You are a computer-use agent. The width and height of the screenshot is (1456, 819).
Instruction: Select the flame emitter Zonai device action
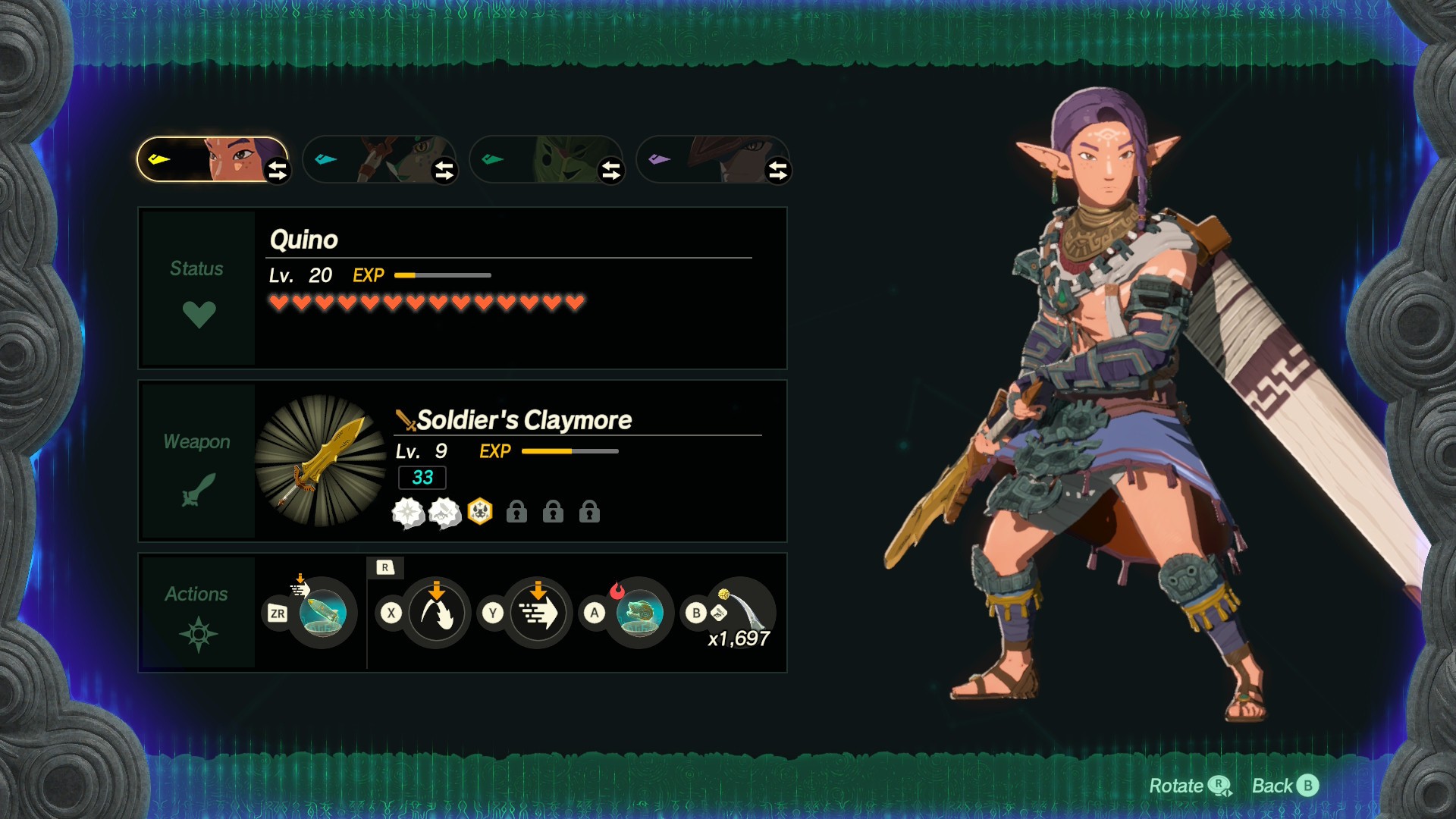coord(639,613)
